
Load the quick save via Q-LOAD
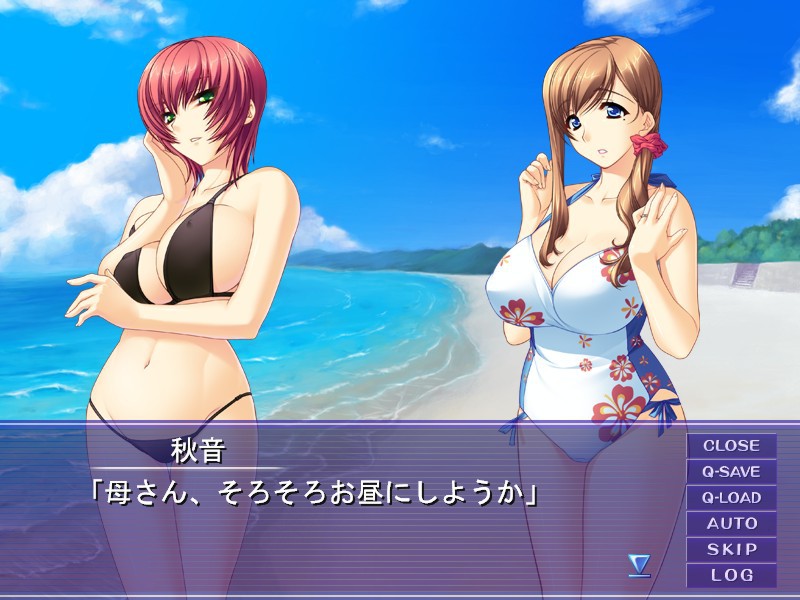coord(731,498)
